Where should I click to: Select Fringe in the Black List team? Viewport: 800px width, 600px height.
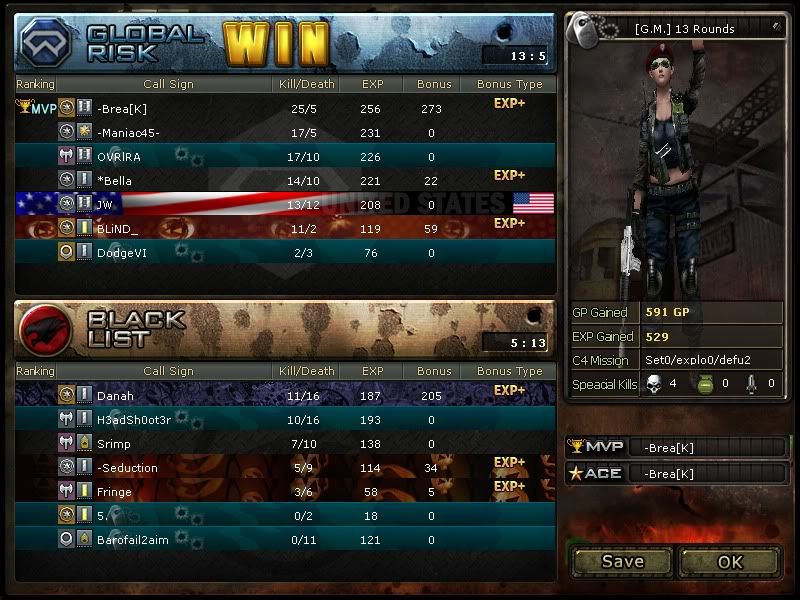click(114, 492)
